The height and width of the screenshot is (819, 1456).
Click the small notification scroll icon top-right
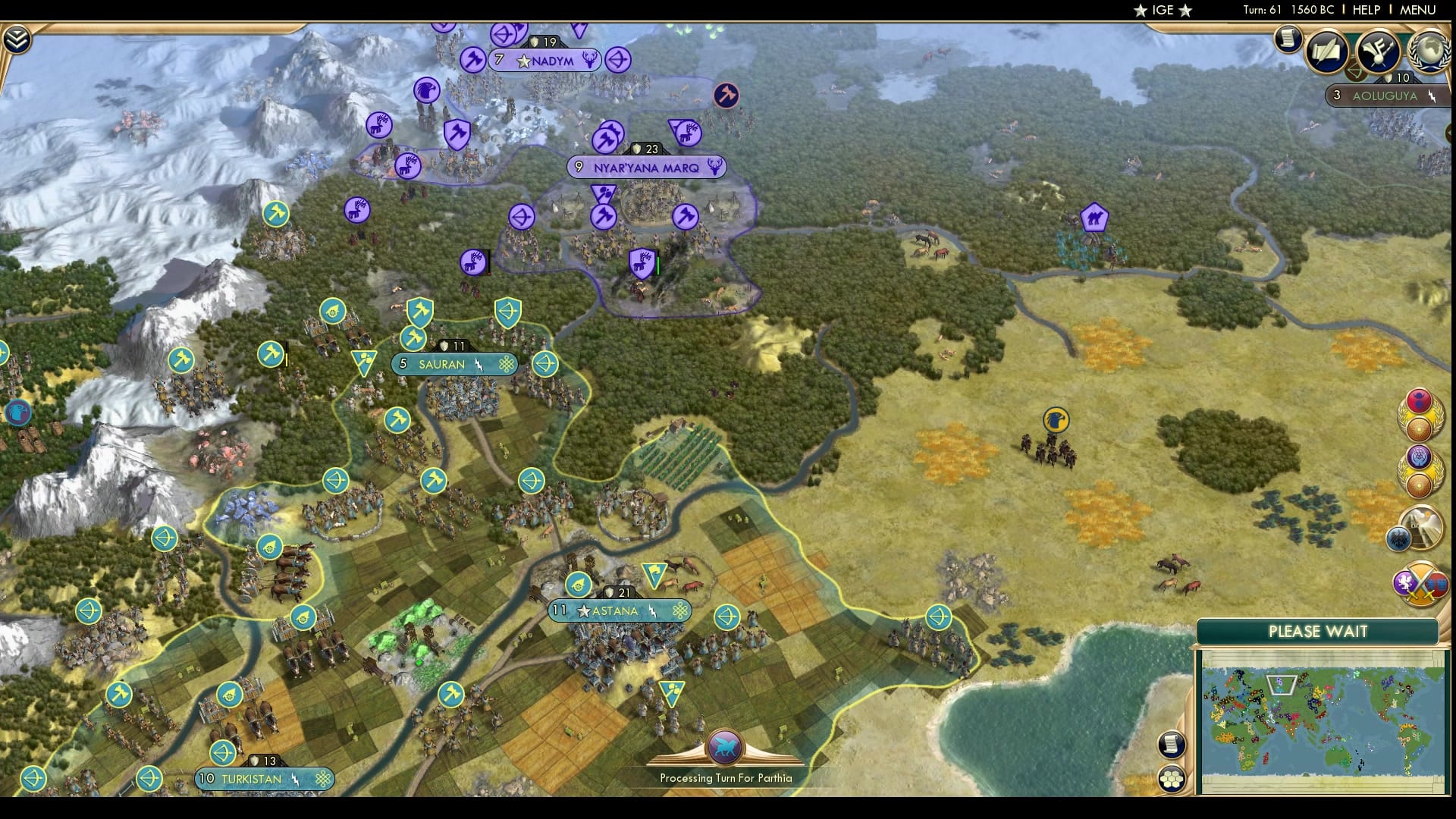point(1288,39)
